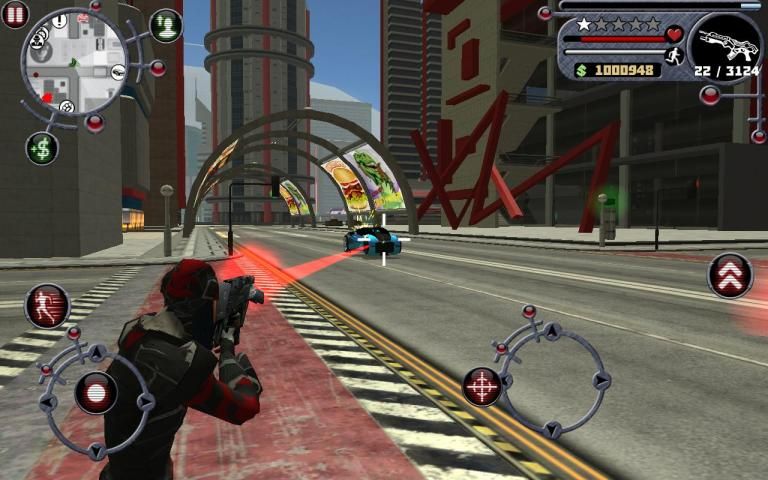768x480 pixels.
Task: Switch weapon via the rifle icon
Action: coord(725,44)
